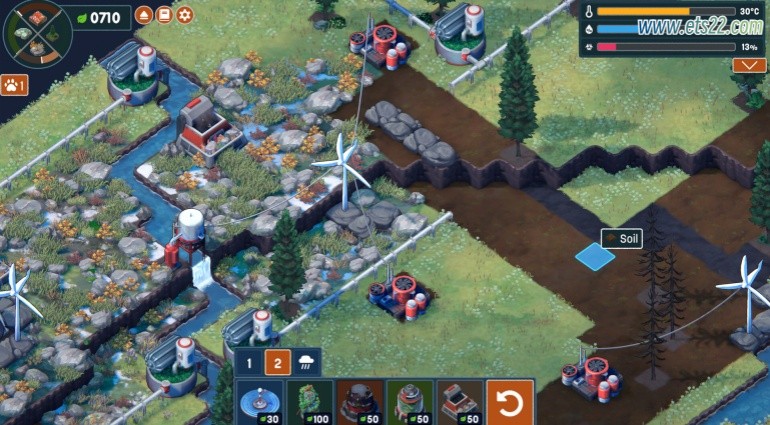Expand the climate stats panel arrow
Screen dimensions: 770x425
(x=748, y=65)
